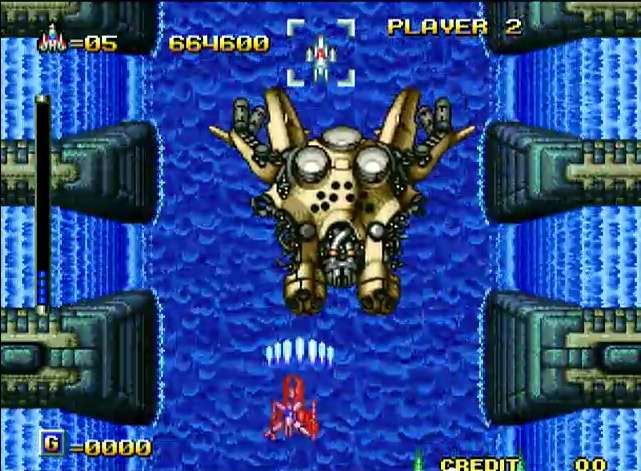Image resolution: width=641 pixels, height=471 pixels.
Task: Click the ship lives icon
Action: click(51, 41)
